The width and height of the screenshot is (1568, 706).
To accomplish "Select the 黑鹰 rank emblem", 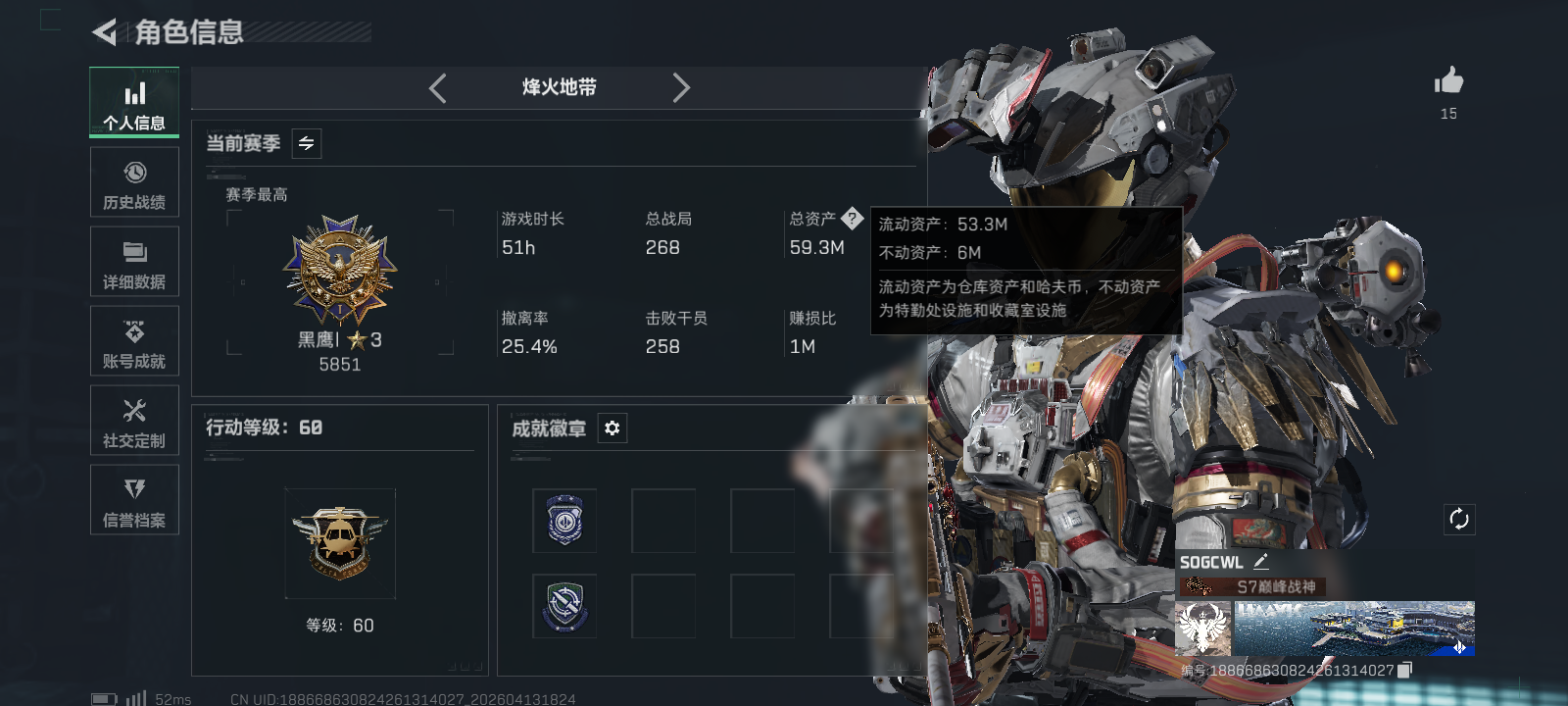I will 340,272.
